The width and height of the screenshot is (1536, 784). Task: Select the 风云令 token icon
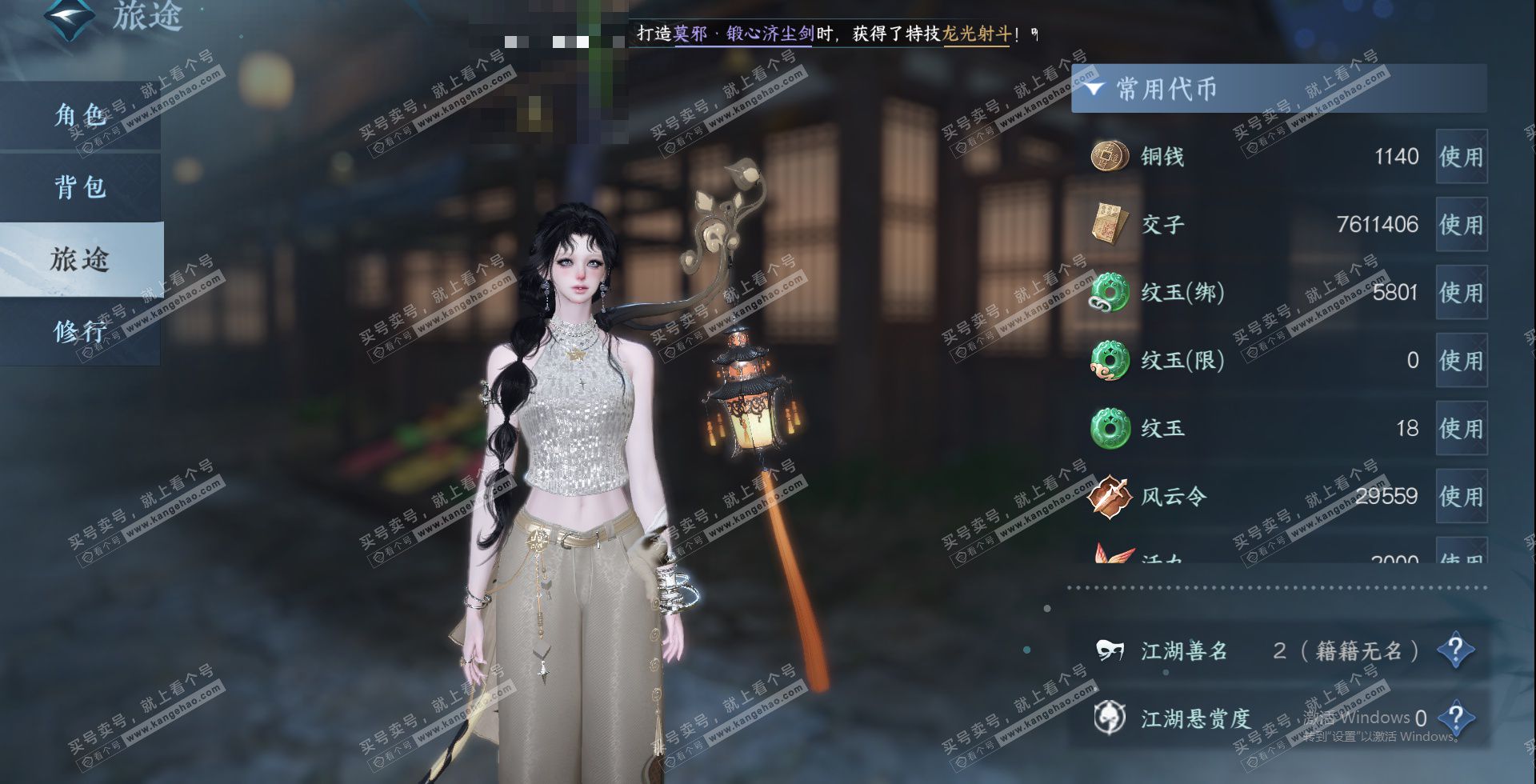[1110, 496]
